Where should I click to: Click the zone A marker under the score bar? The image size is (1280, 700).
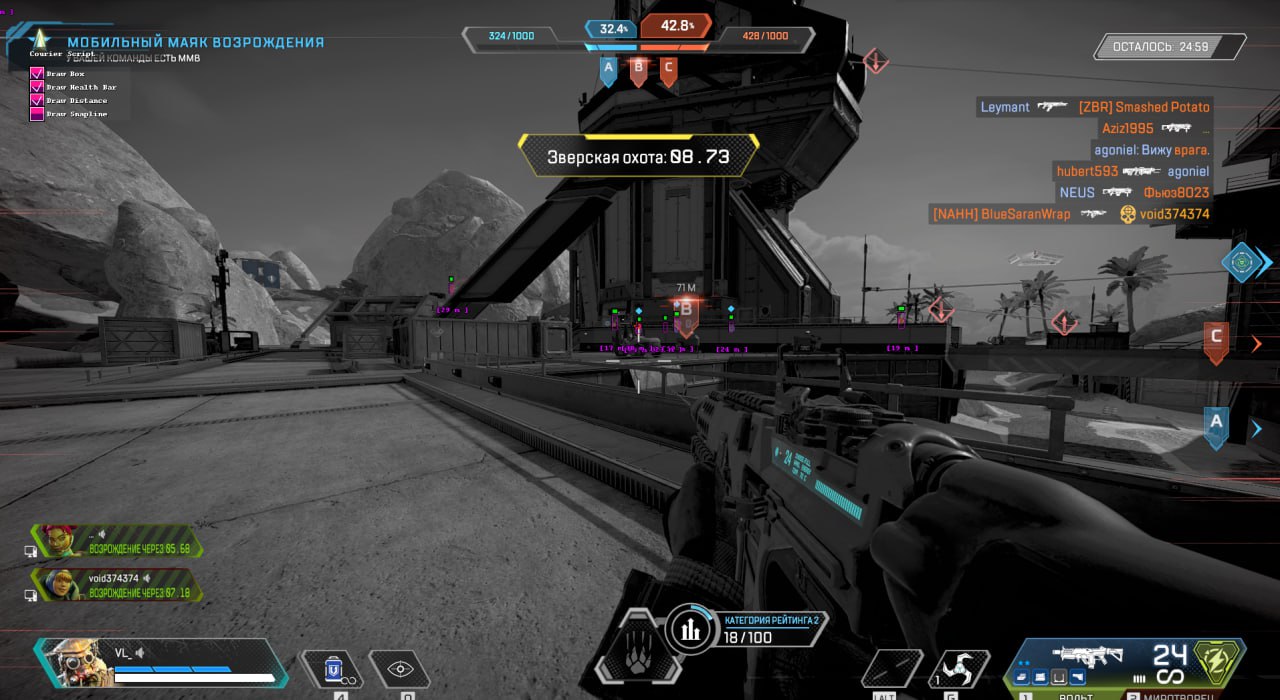[607, 70]
